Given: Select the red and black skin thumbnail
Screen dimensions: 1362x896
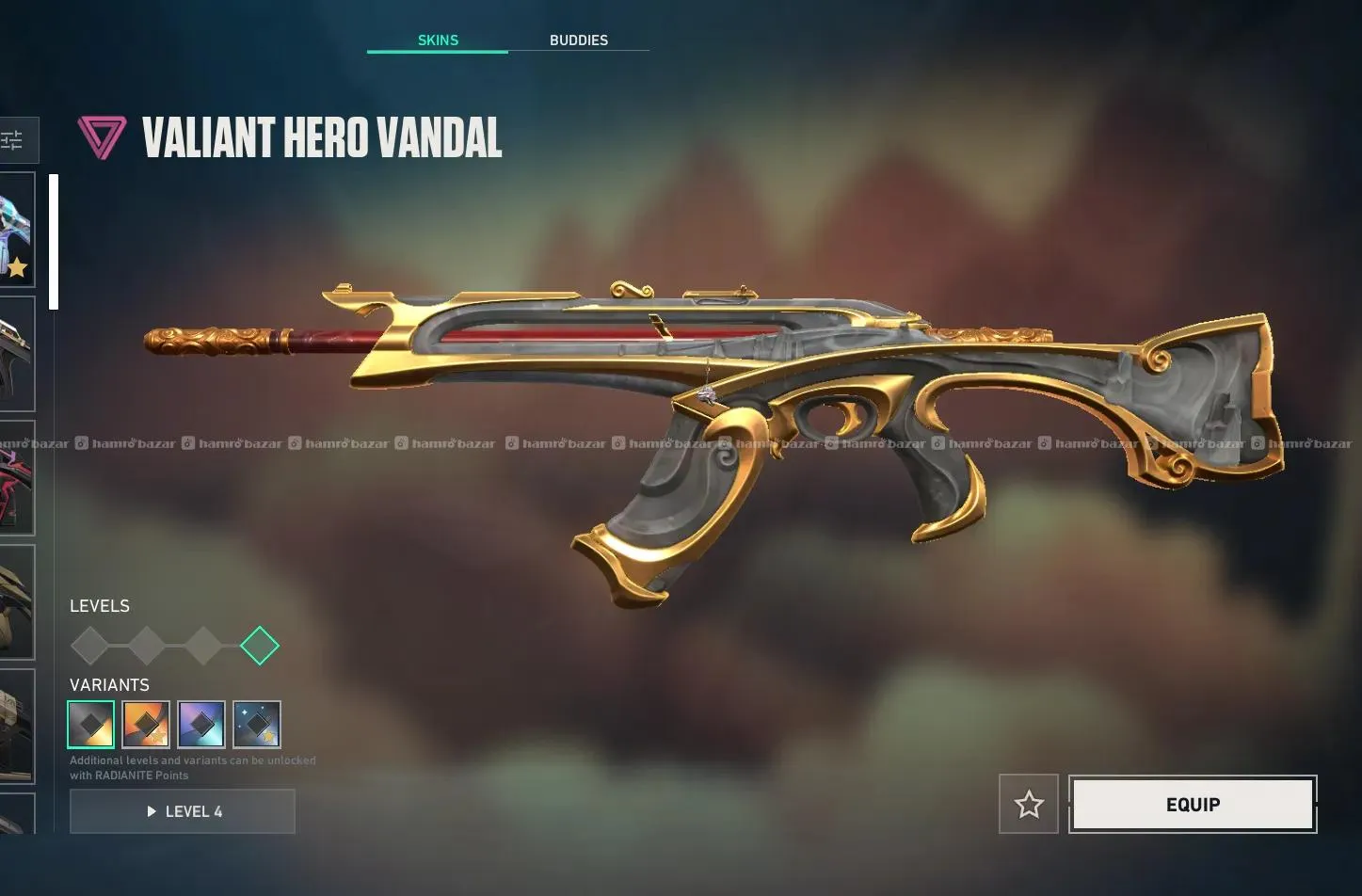Looking at the screenshot, I should [x=16, y=478].
